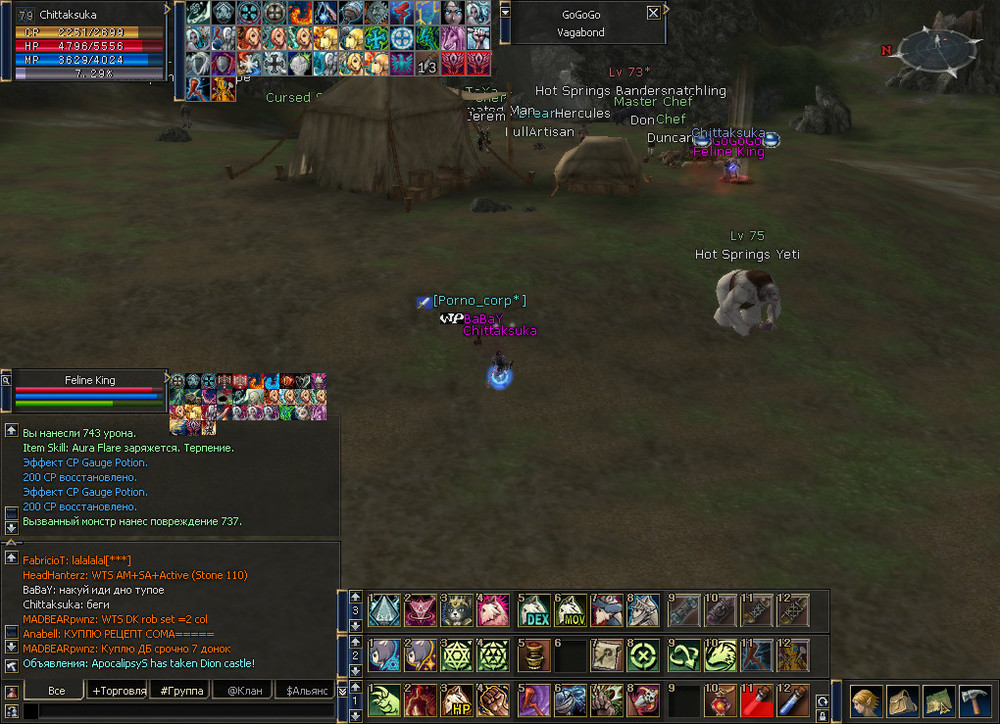This screenshot has height=724, width=1000.
Task: Use the DEX cat buff skill
Action: click(535, 609)
